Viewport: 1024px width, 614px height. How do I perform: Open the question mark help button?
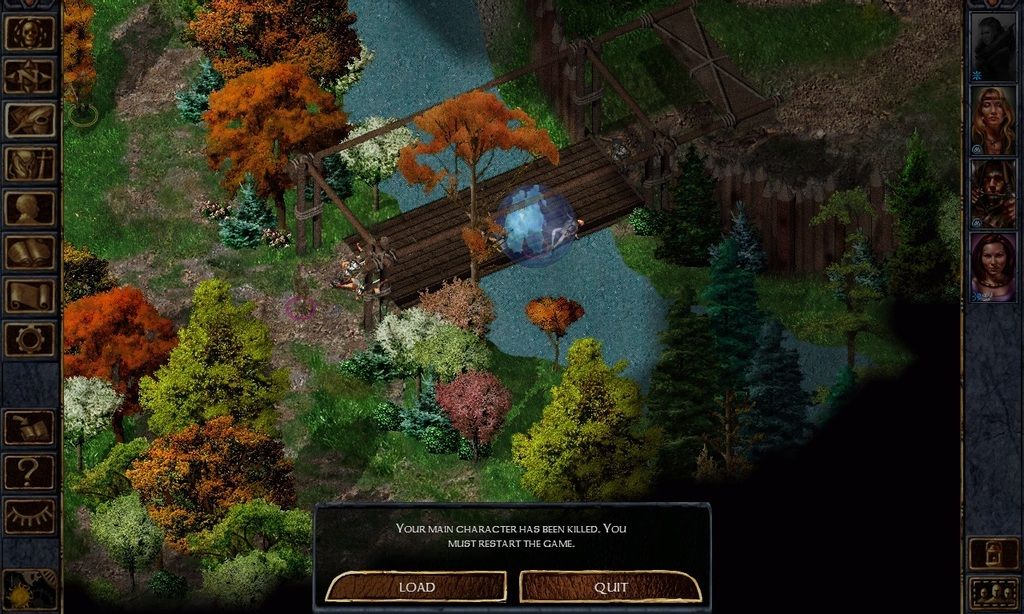click(30, 472)
